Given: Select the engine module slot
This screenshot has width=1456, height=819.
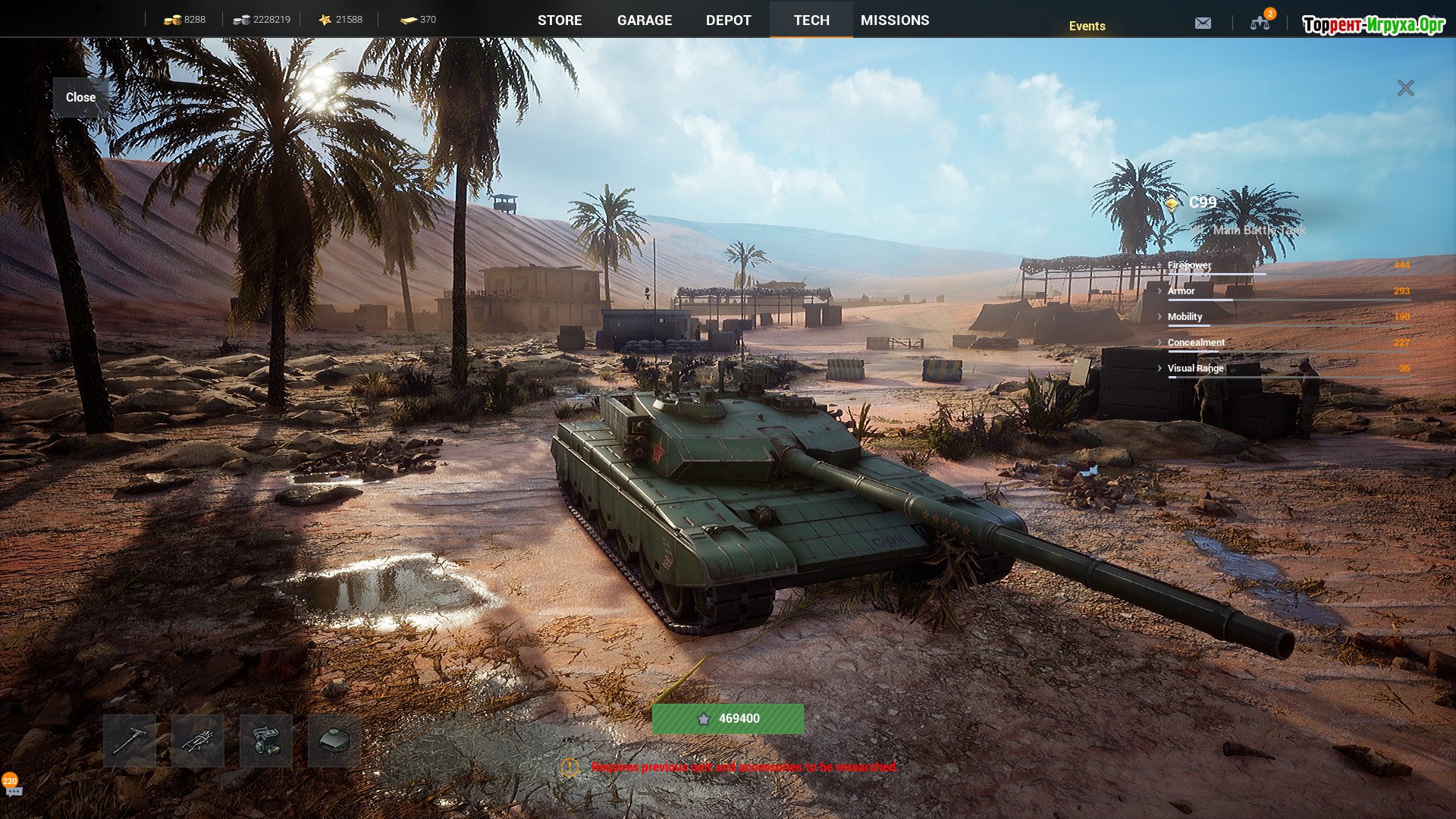Looking at the screenshot, I should pyautogui.click(x=266, y=740).
